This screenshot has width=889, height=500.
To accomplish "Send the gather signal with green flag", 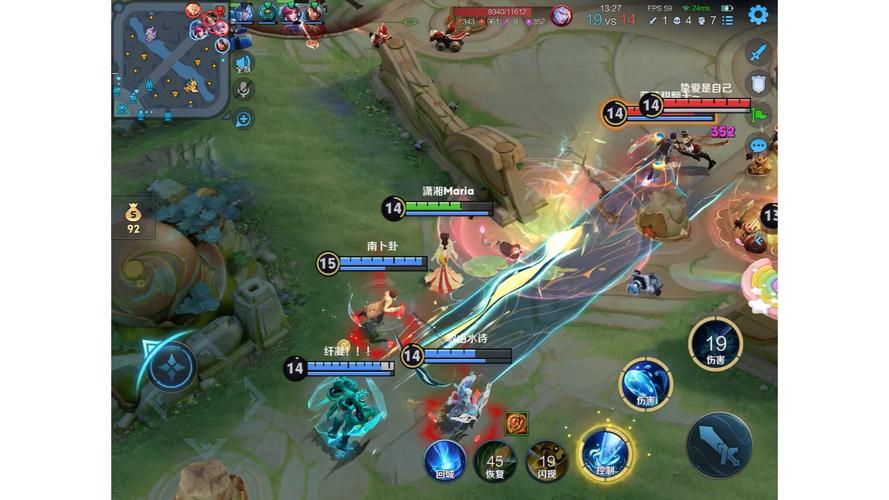I will click(x=758, y=114).
